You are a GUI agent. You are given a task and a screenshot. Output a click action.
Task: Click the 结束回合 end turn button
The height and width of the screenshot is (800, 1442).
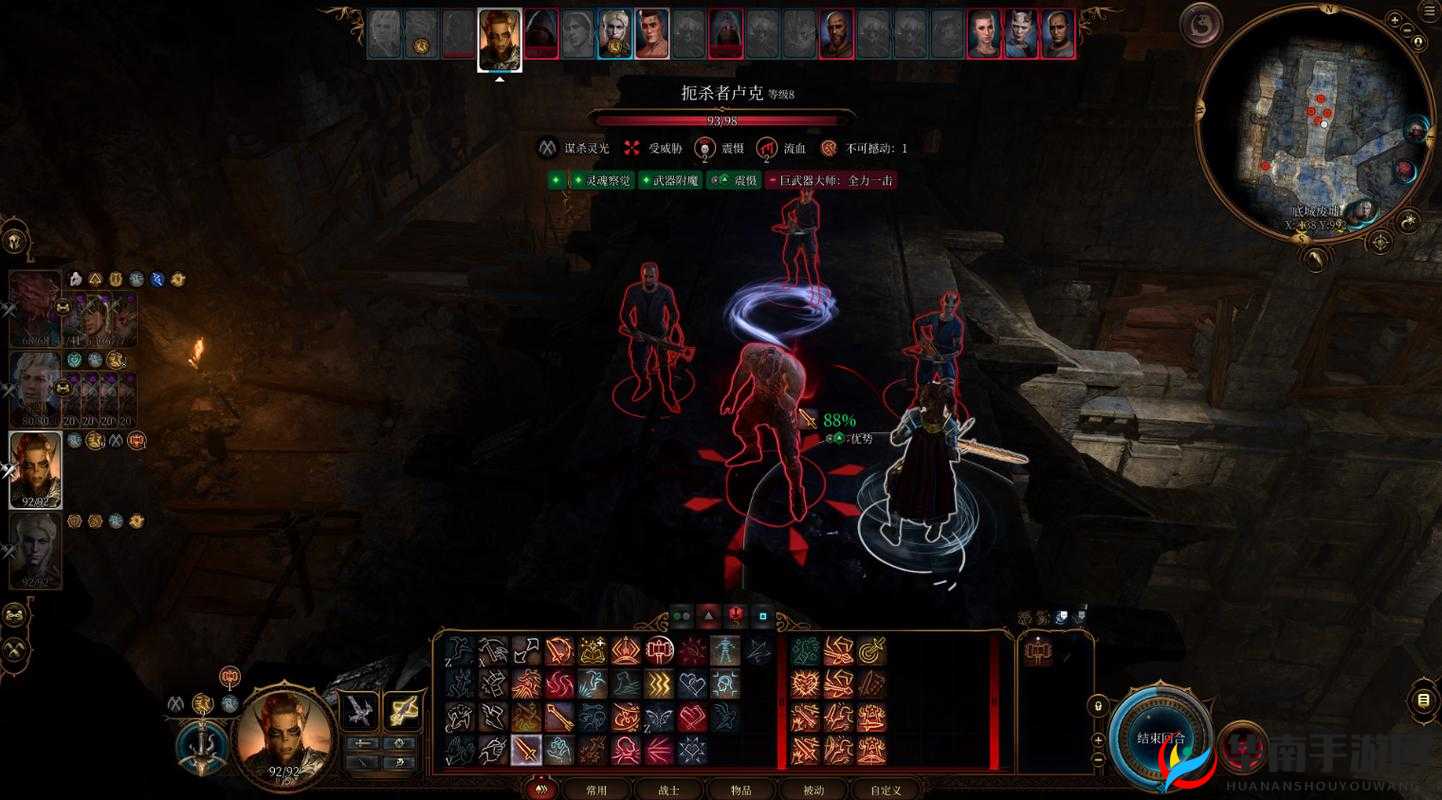[x=1161, y=738]
